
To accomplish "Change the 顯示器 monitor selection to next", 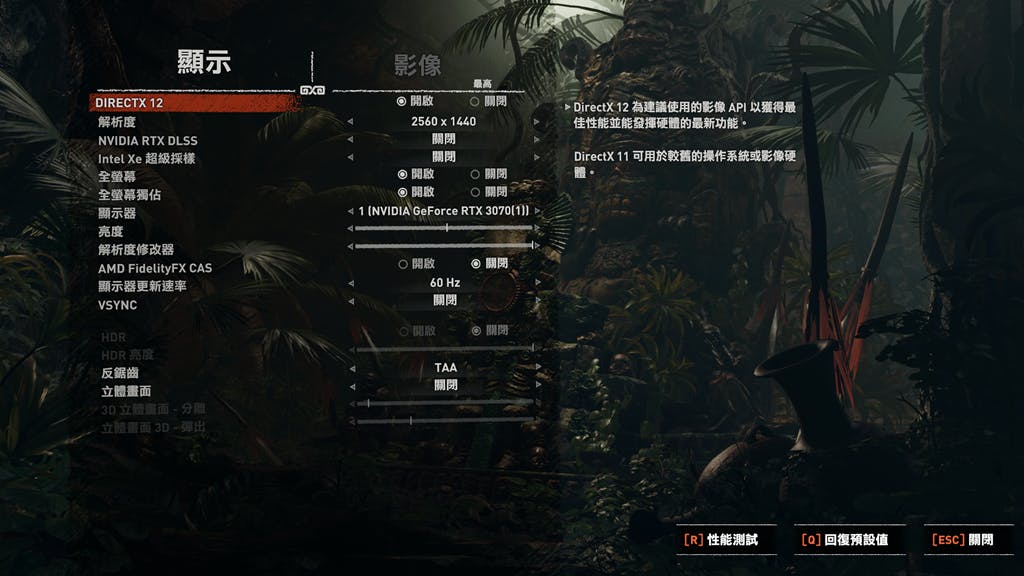I will click(537, 212).
